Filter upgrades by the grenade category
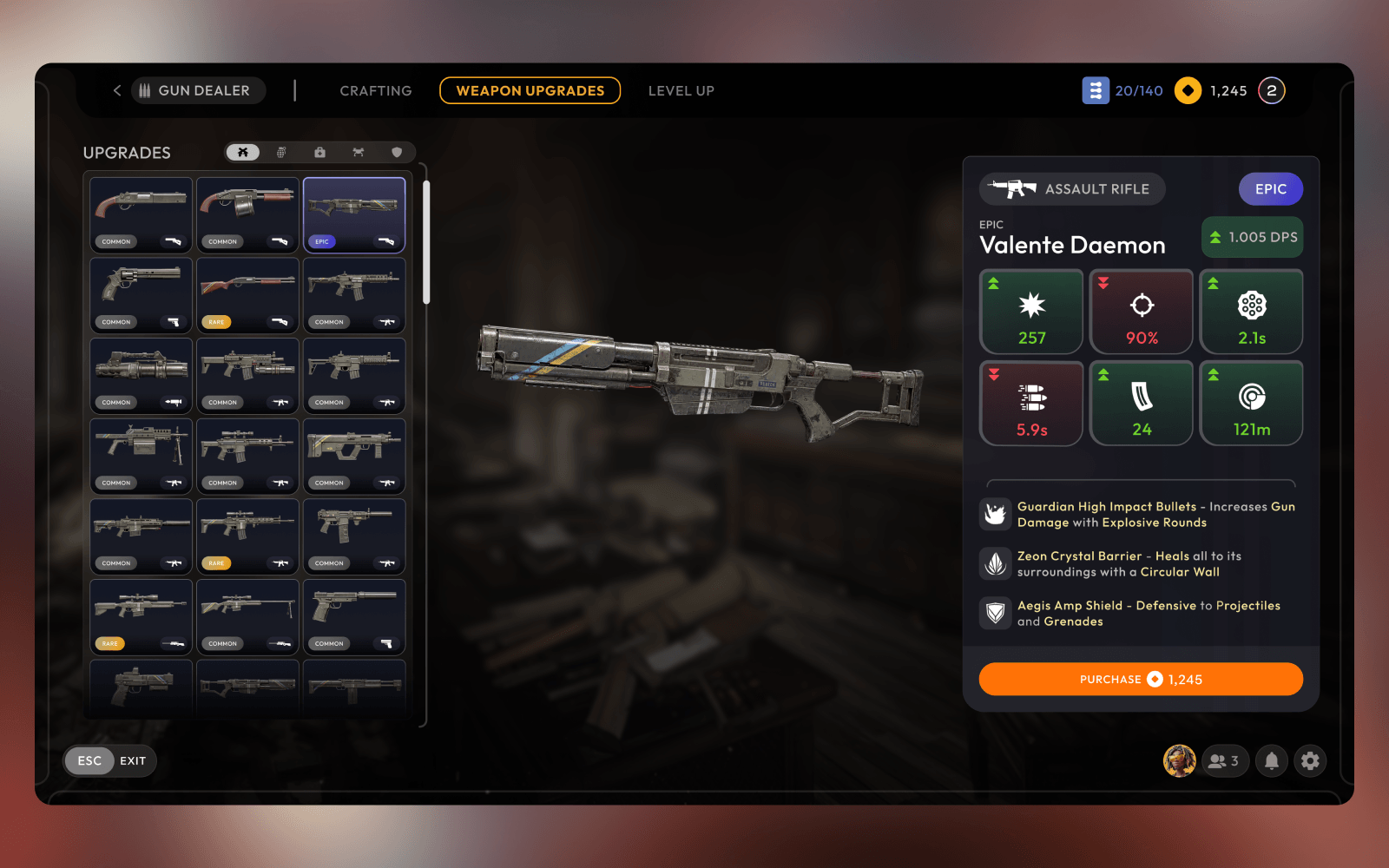 281,152
